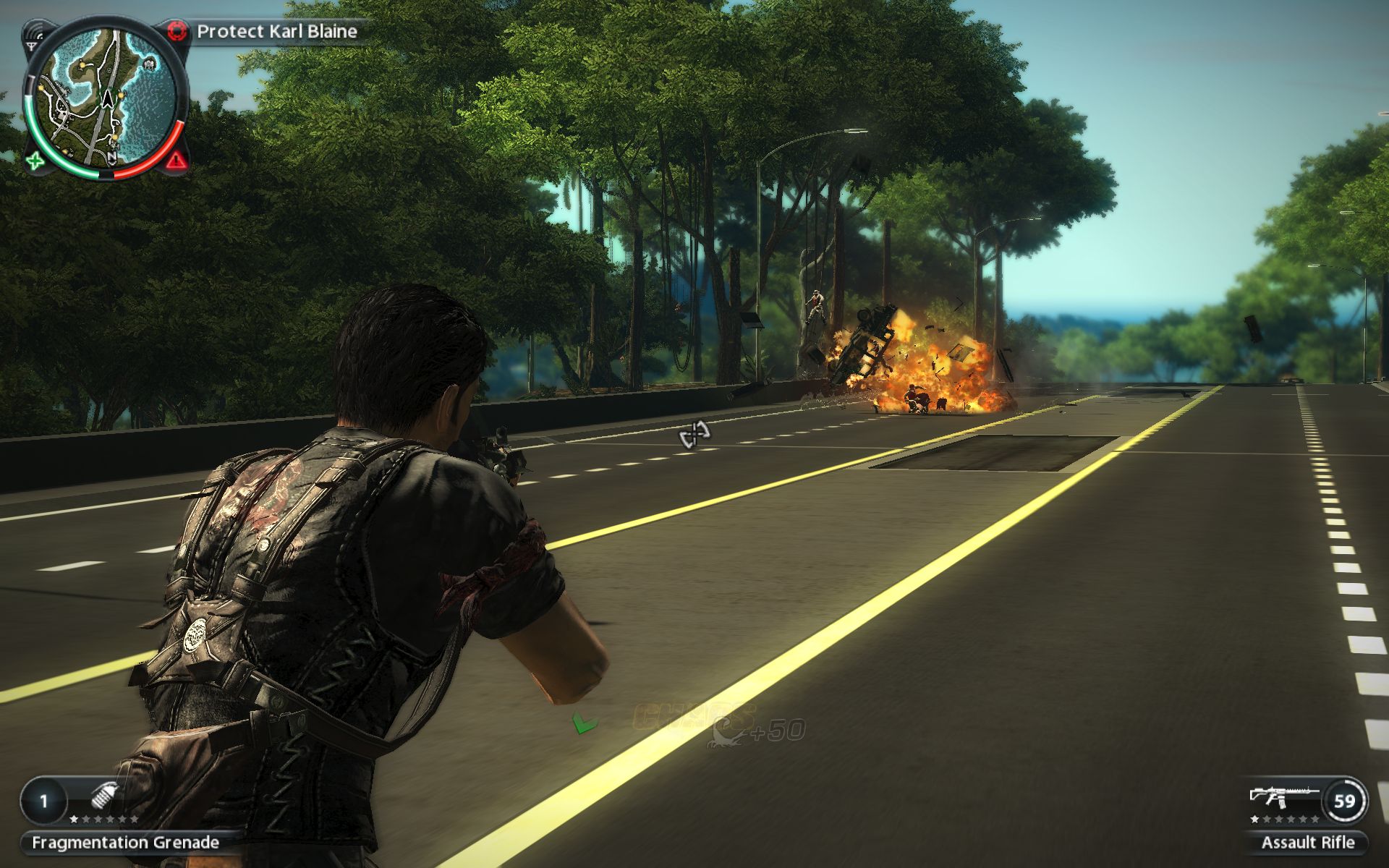Select the Assault Rifle weapon icon

click(1282, 796)
